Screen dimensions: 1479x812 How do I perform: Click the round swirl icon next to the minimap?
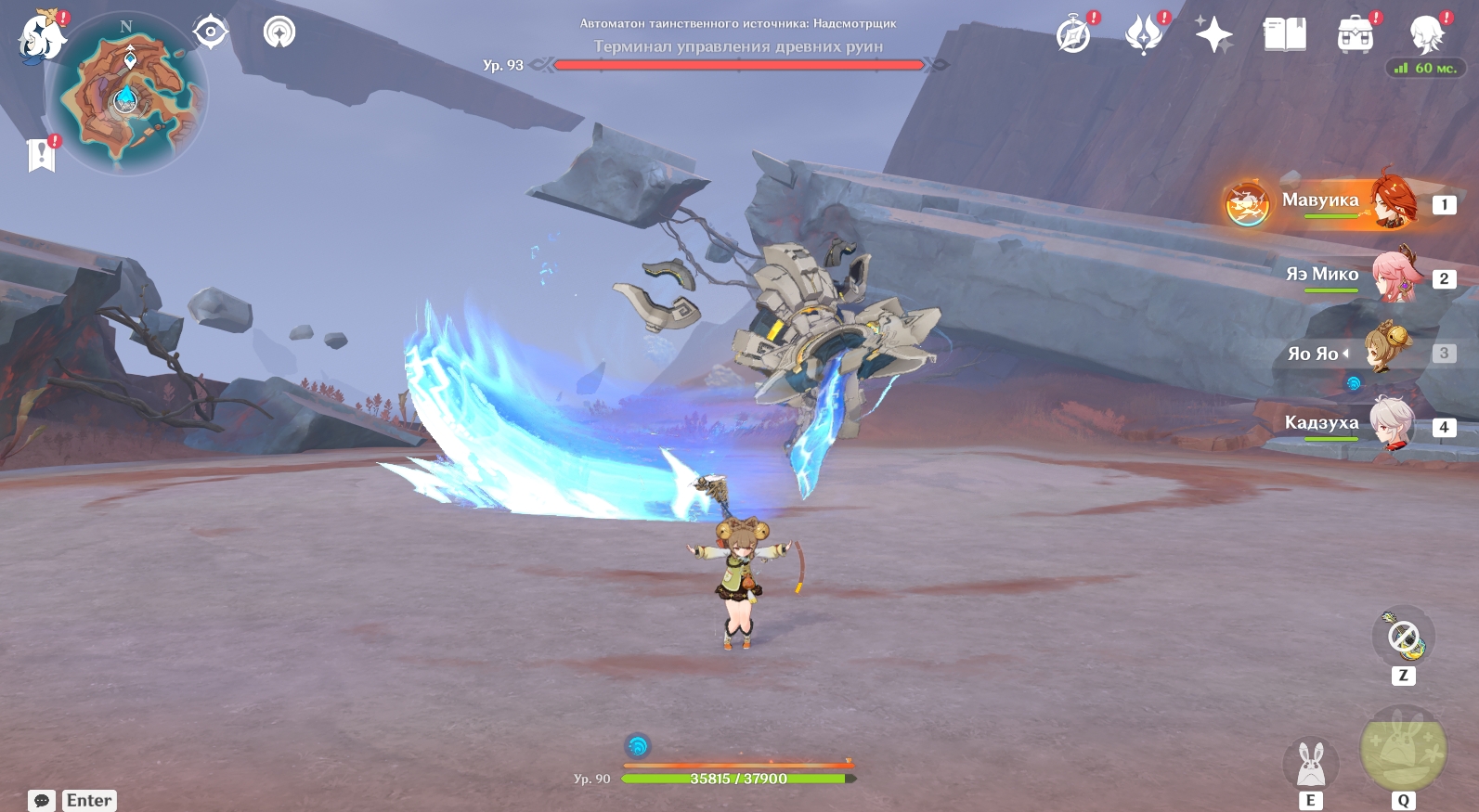pyautogui.click(x=279, y=32)
